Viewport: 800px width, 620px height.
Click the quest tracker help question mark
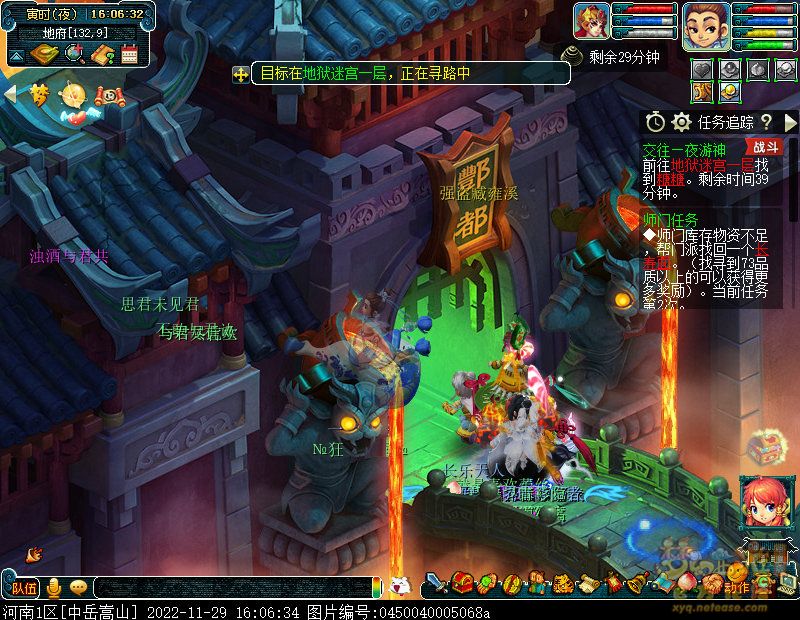767,122
